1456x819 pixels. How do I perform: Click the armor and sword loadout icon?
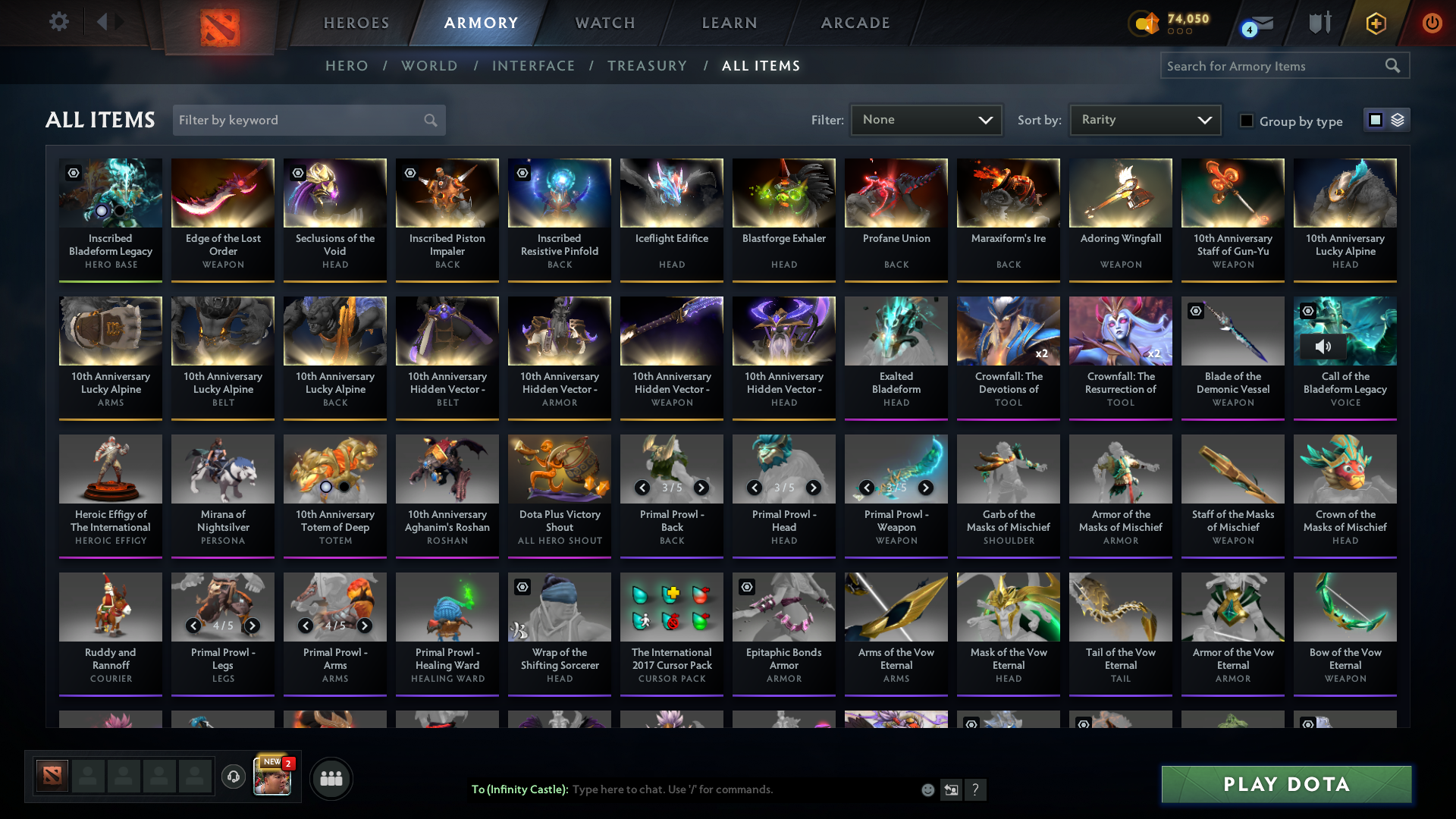(x=1319, y=22)
